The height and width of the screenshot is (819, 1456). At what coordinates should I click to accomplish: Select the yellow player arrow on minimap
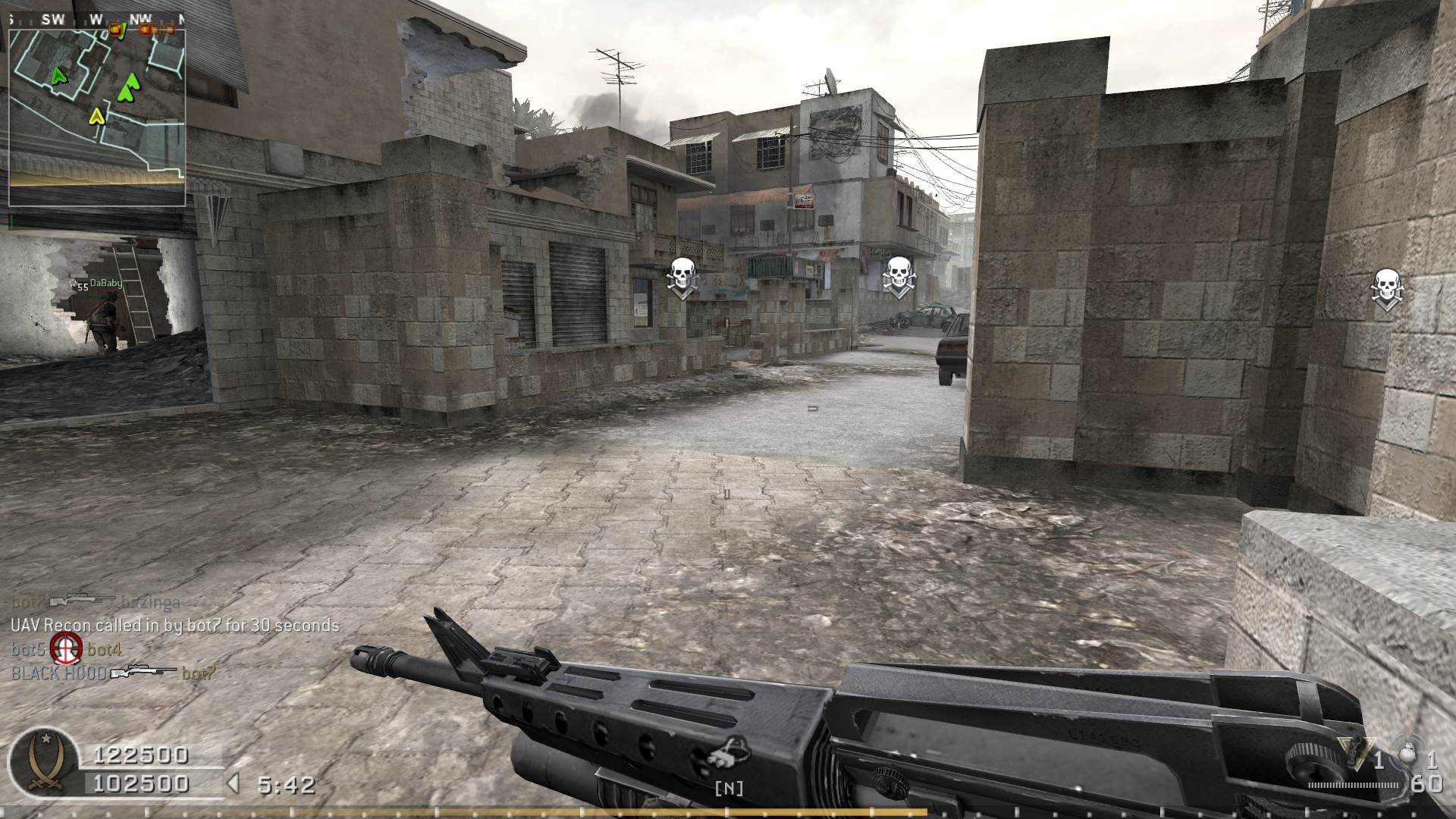[96, 116]
